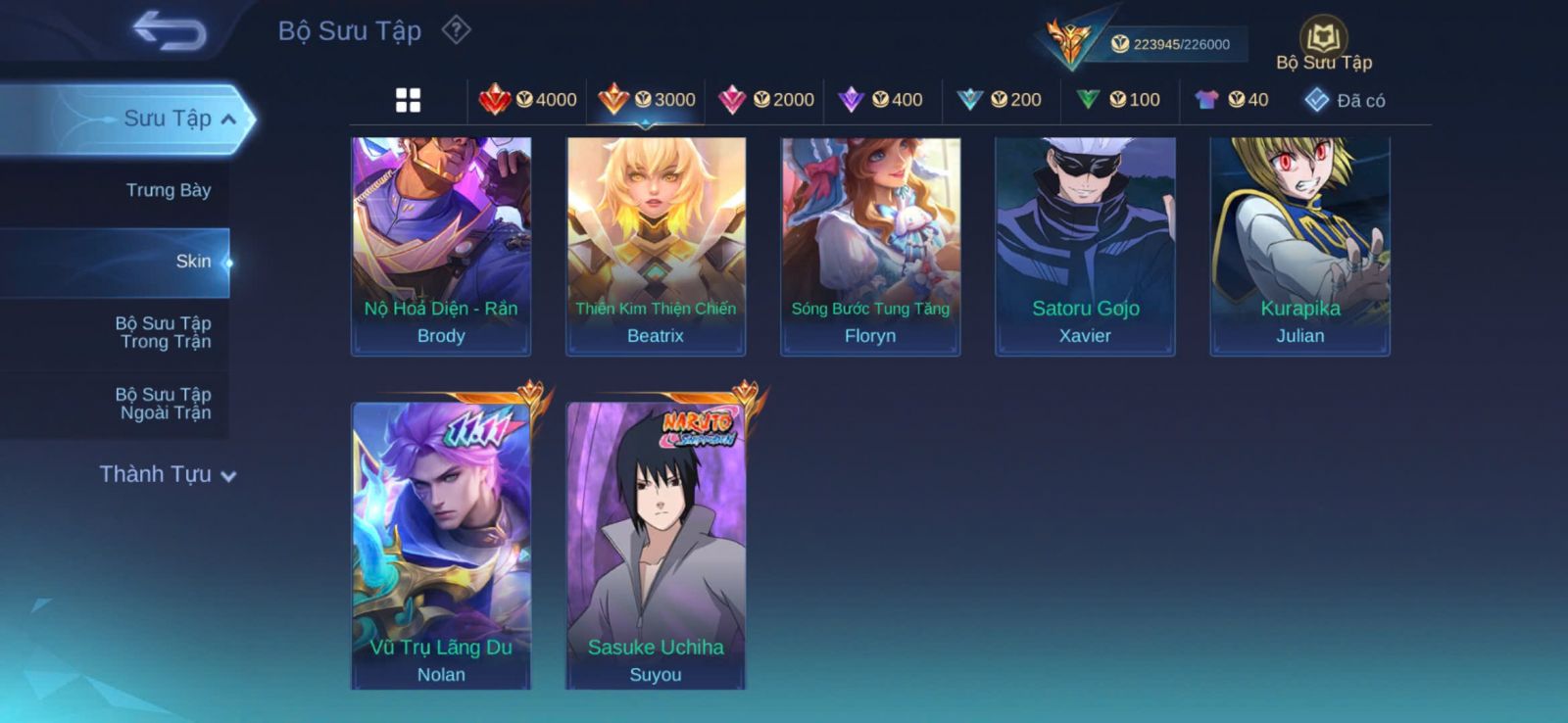Select Nolan's Vũ Trụ Lãng Du skin
The image size is (1568, 723).
[441, 545]
